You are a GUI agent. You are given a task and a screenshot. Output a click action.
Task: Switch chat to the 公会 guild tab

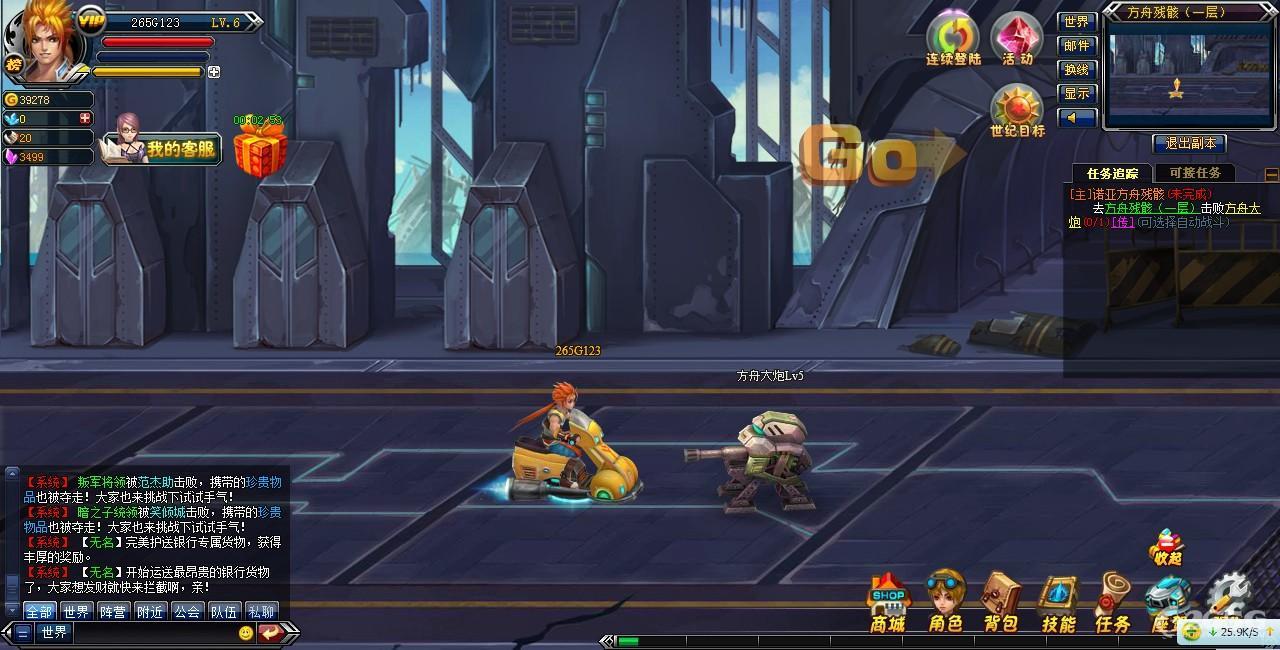(186, 611)
